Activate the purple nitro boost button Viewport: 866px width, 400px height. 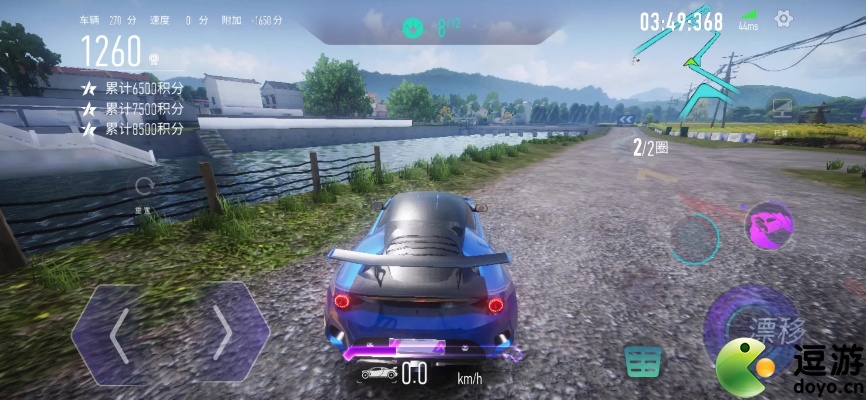tap(769, 225)
